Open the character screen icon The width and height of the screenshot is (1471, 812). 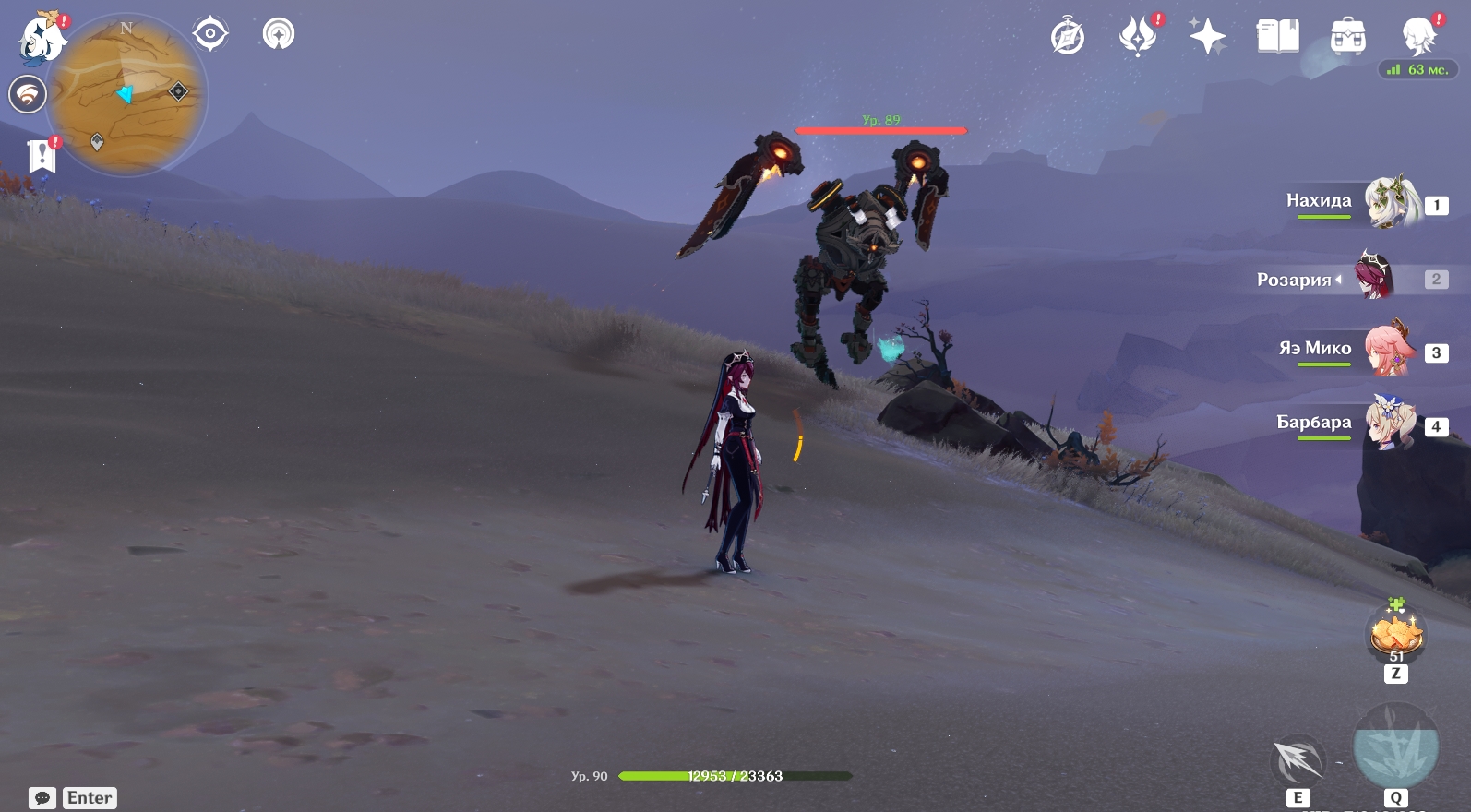[x=1417, y=37]
